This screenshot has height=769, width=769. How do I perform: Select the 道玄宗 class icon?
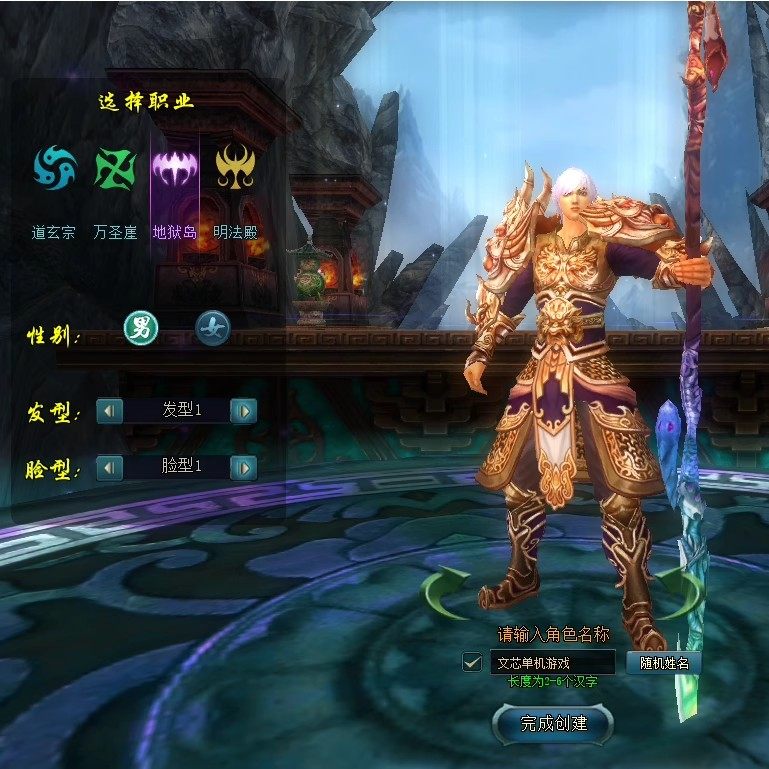[x=55, y=168]
